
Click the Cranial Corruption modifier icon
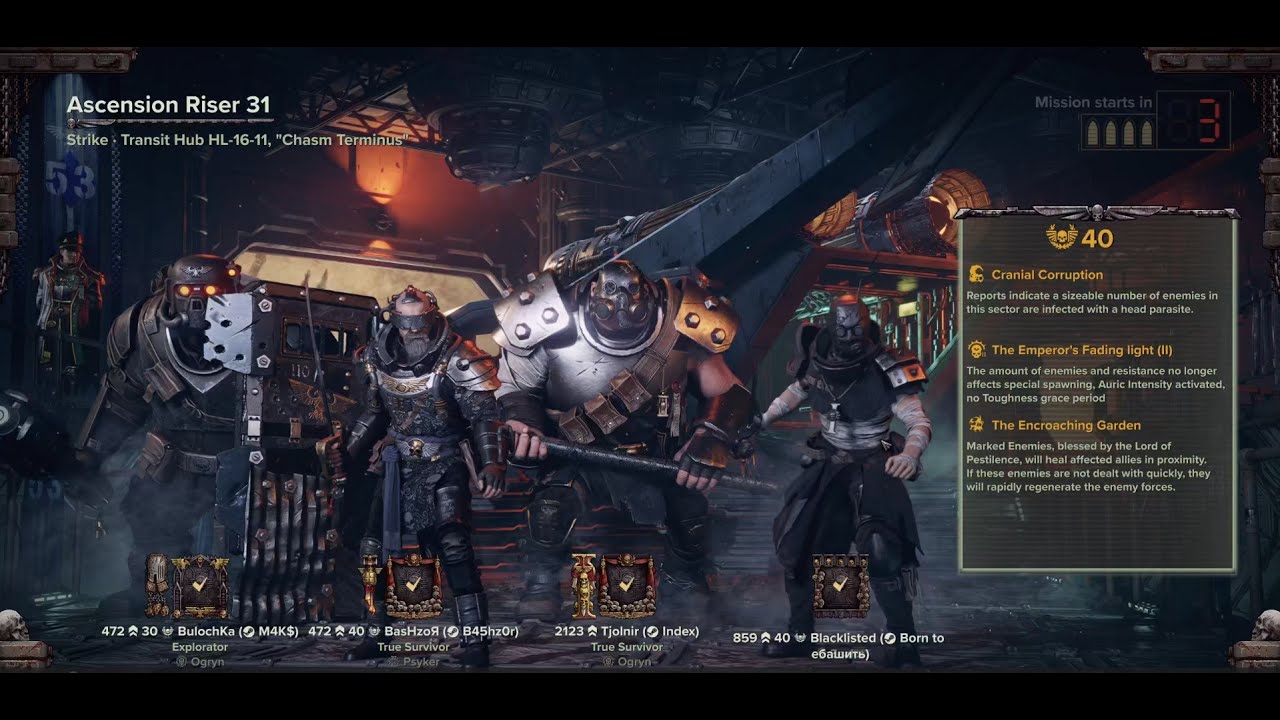point(977,274)
